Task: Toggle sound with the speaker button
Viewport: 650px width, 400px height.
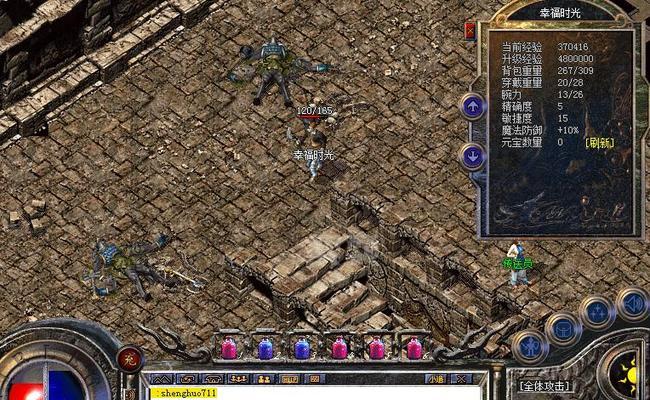Action: [631, 303]
